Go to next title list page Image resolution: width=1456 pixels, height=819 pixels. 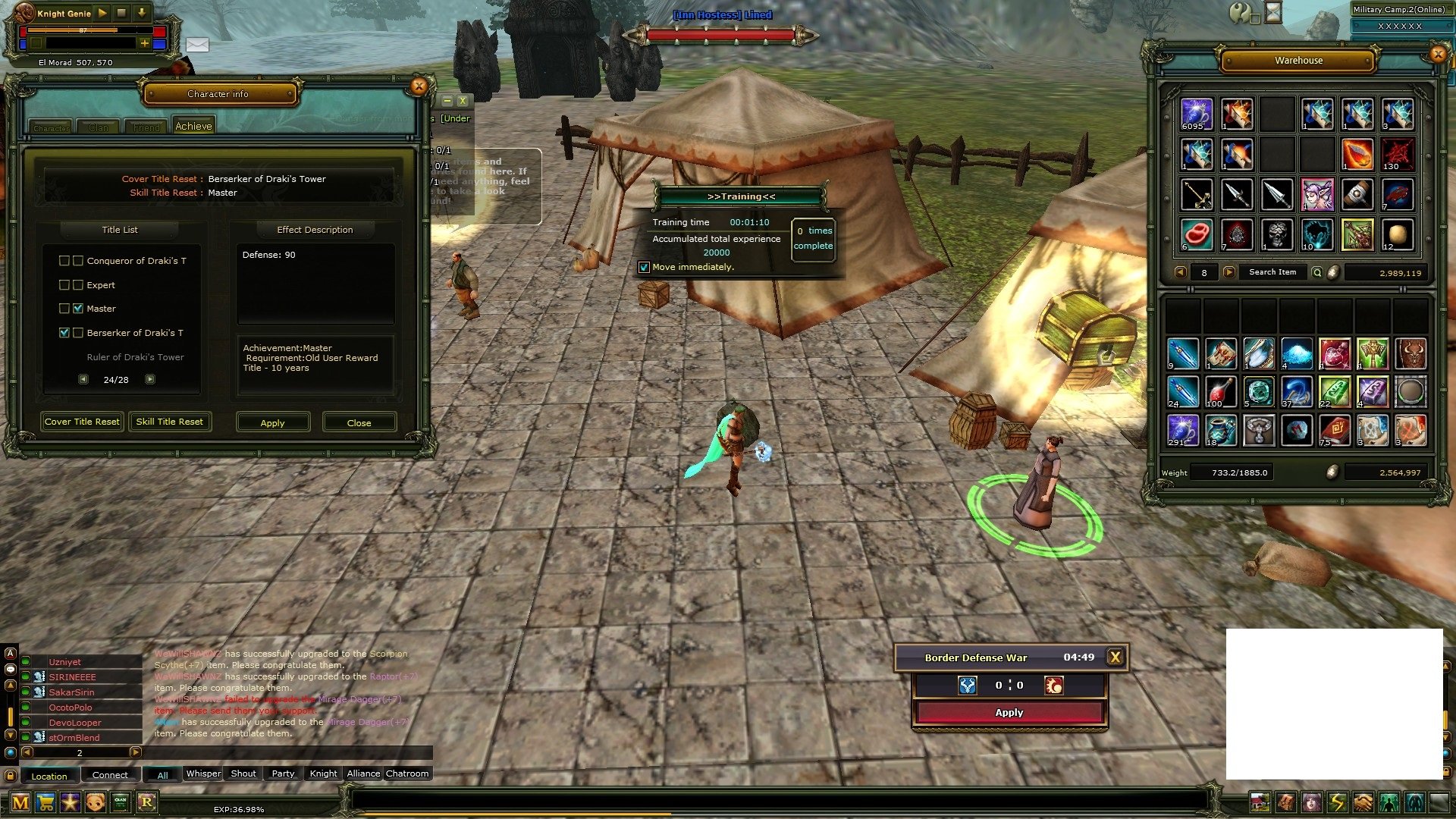point(150,379)
